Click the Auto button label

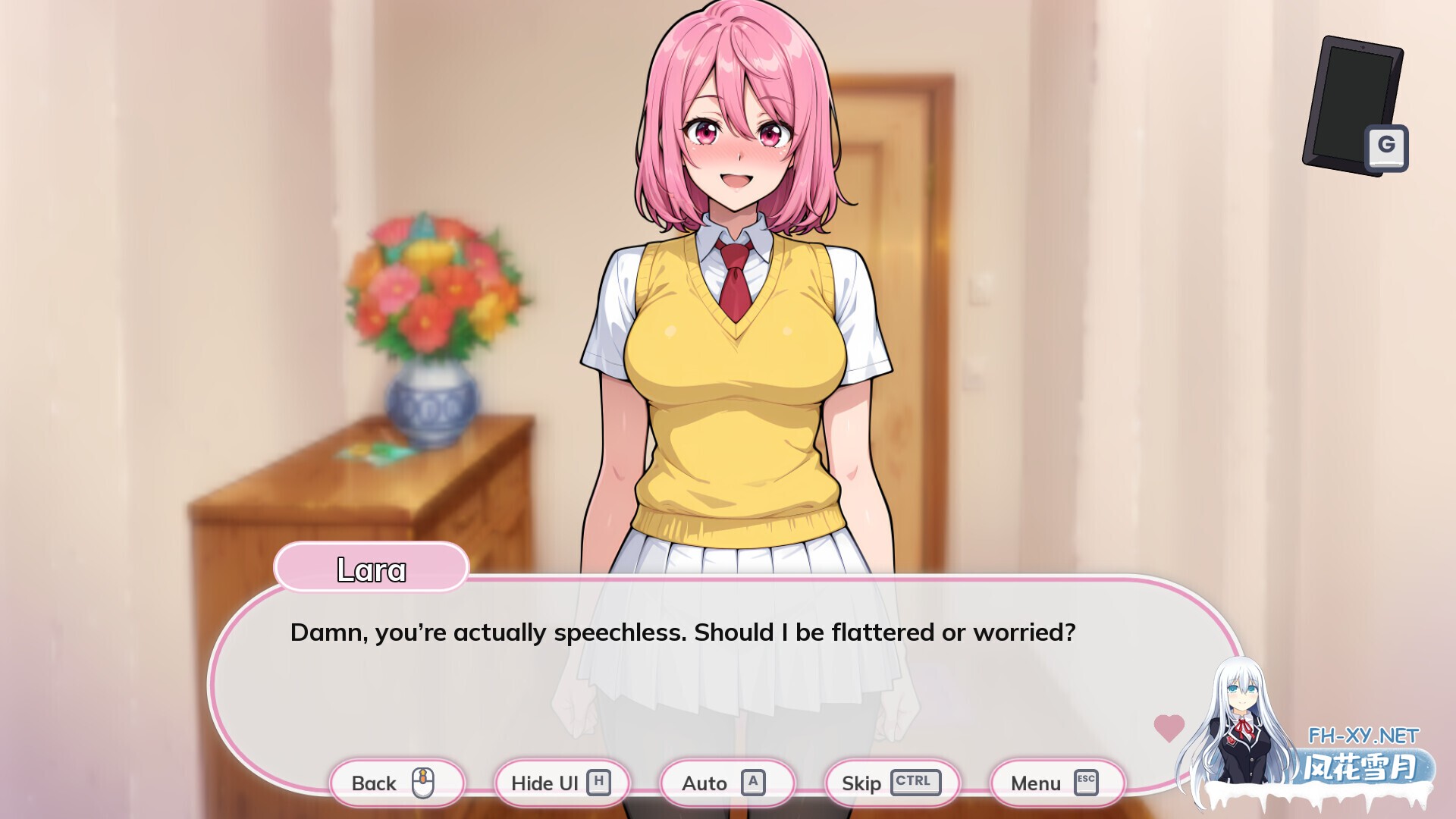pos(705,783)
